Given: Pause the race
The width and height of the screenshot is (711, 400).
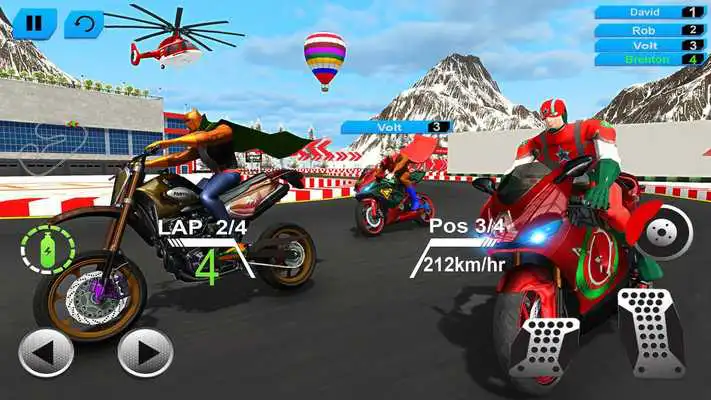Looking at the screenshot, I should (34, 24).
